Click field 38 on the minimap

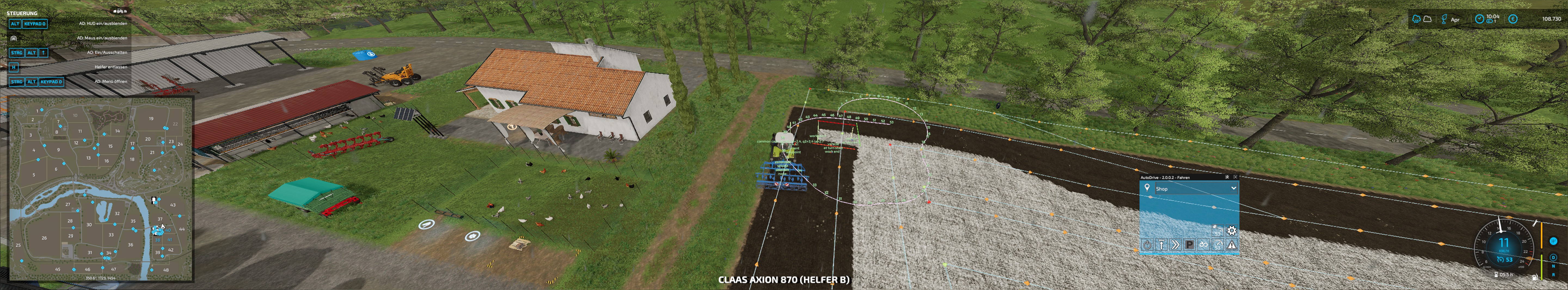pos(158,240)
